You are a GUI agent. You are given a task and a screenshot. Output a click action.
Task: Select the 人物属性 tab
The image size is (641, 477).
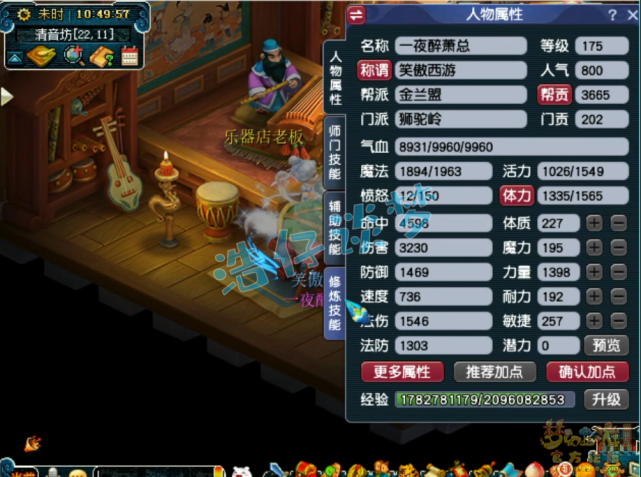tap(335, 77)
